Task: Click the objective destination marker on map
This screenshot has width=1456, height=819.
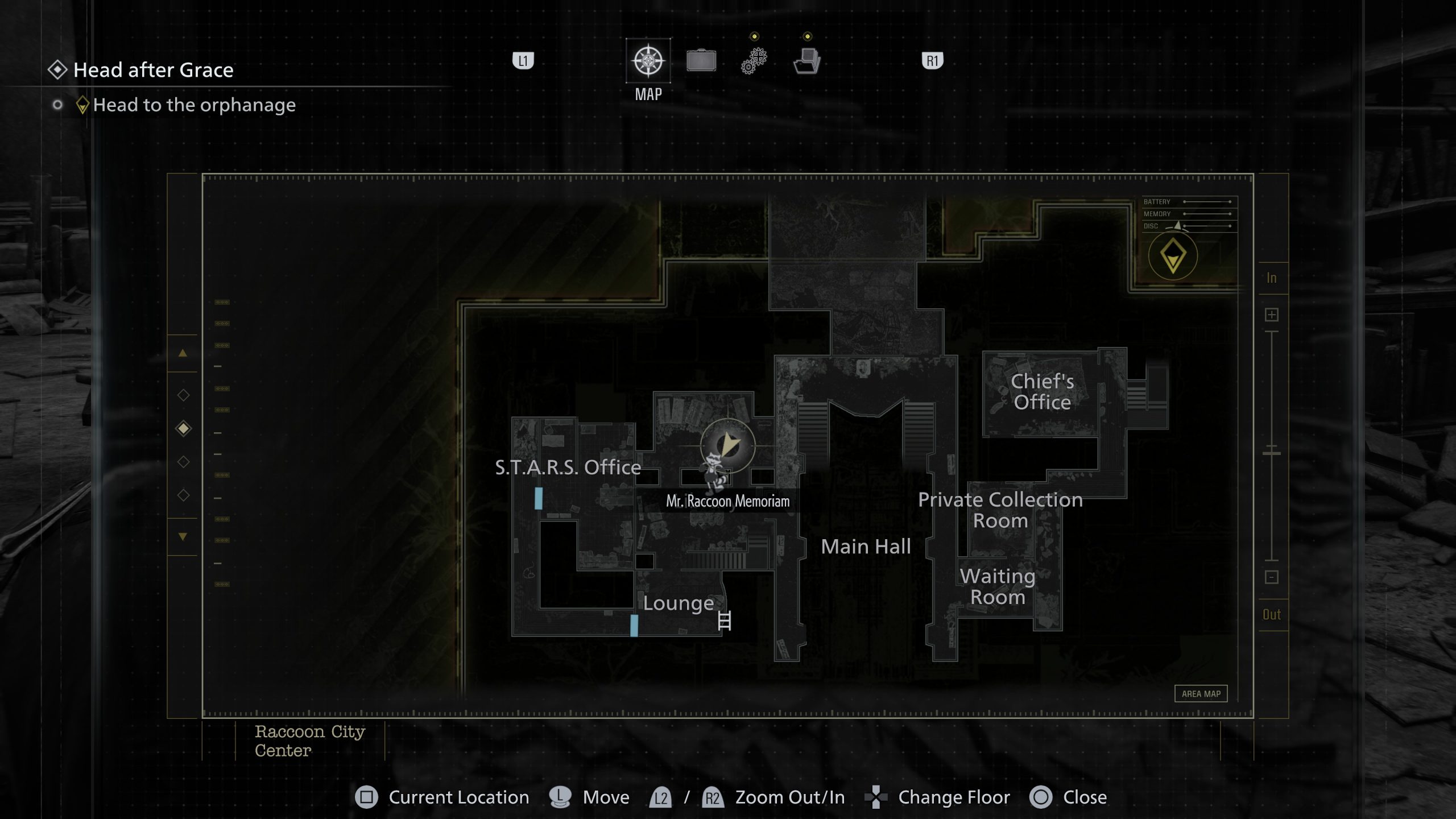Action: 1173,256
